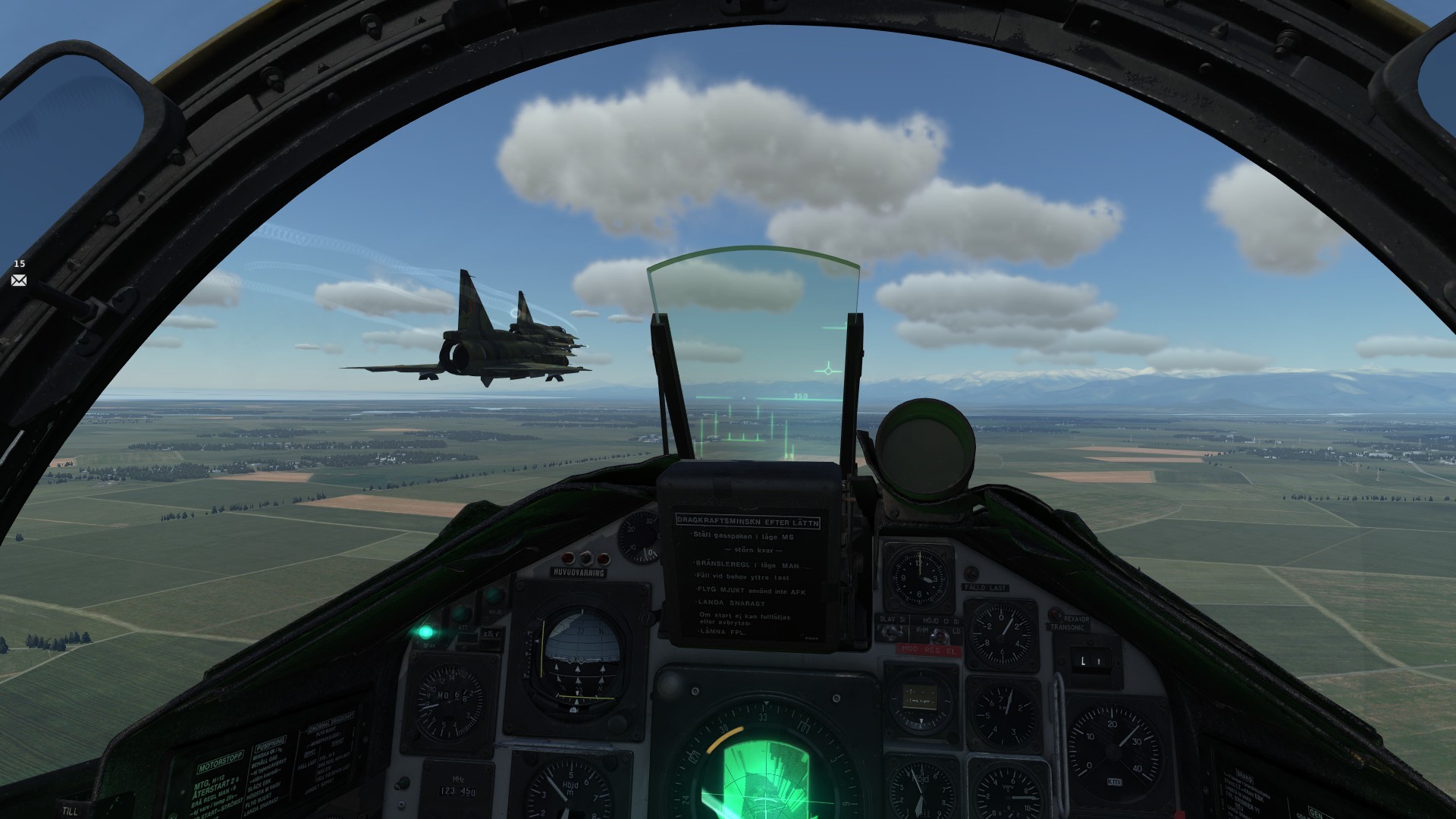
Task: Toggle the red guarded switch between RHM and LD
Action: point(940,636)
